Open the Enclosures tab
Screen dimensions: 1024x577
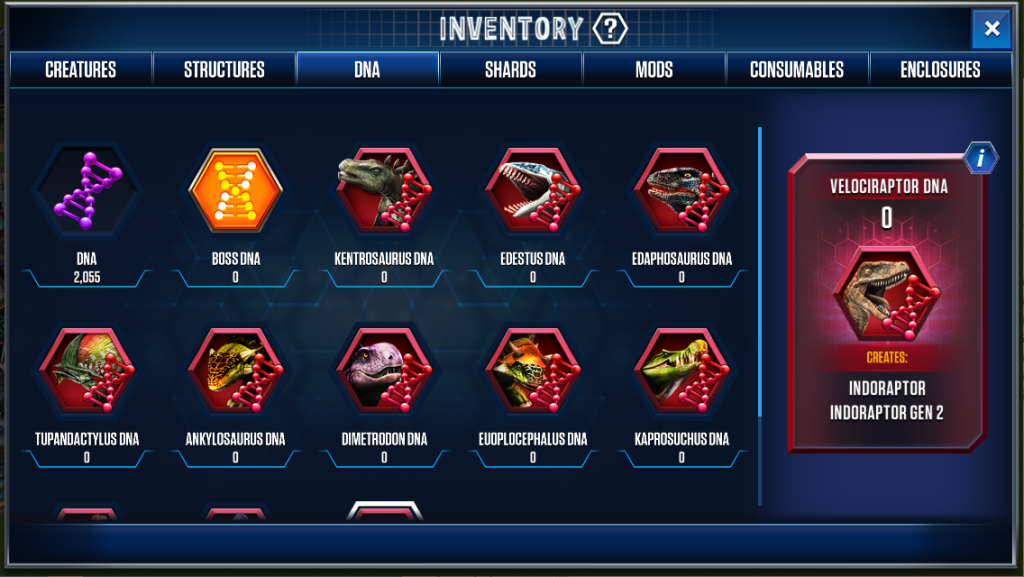(940, 70)
